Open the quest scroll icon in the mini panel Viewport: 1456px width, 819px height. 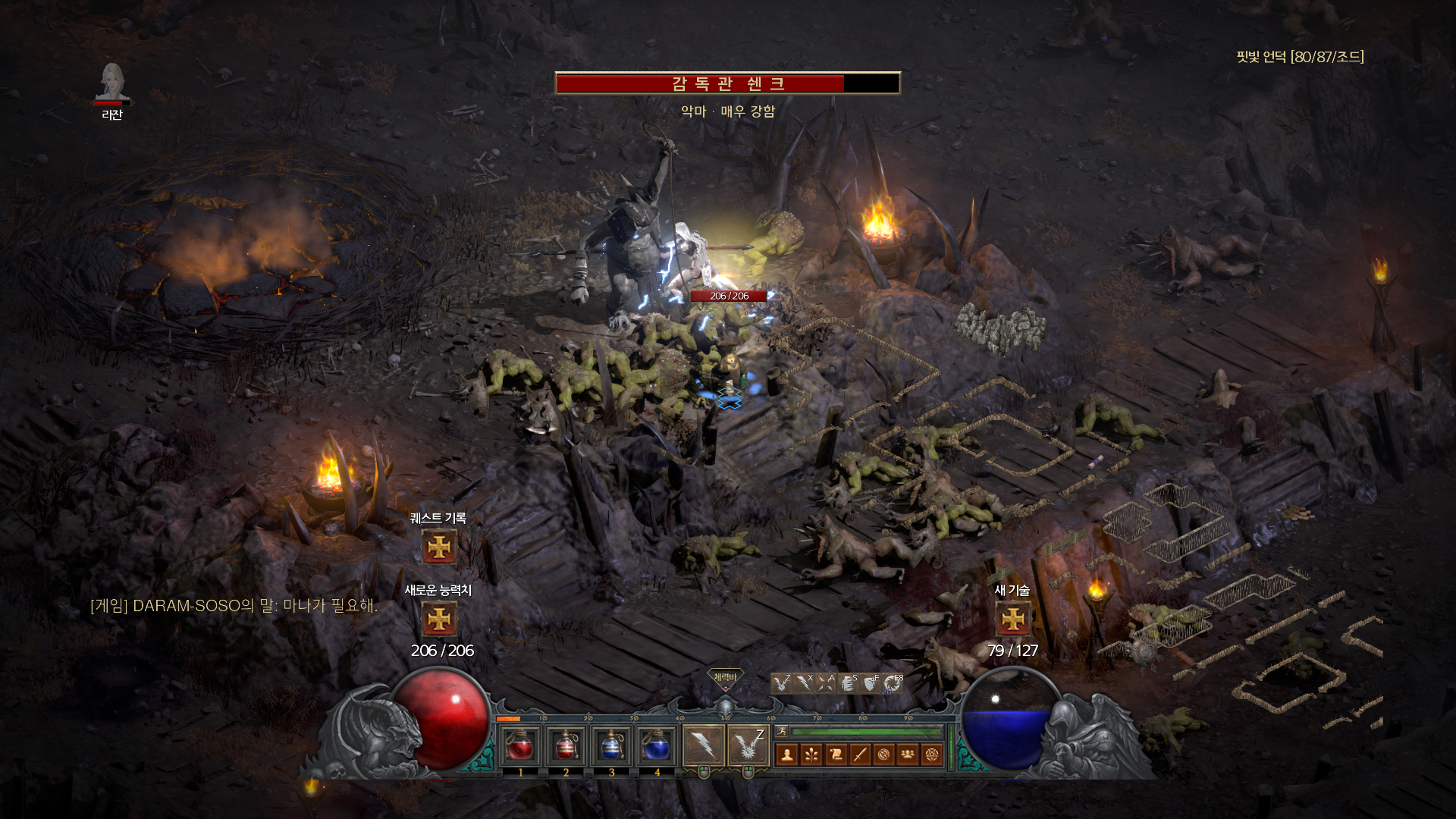pyautogui.click(x=836, y=755)
